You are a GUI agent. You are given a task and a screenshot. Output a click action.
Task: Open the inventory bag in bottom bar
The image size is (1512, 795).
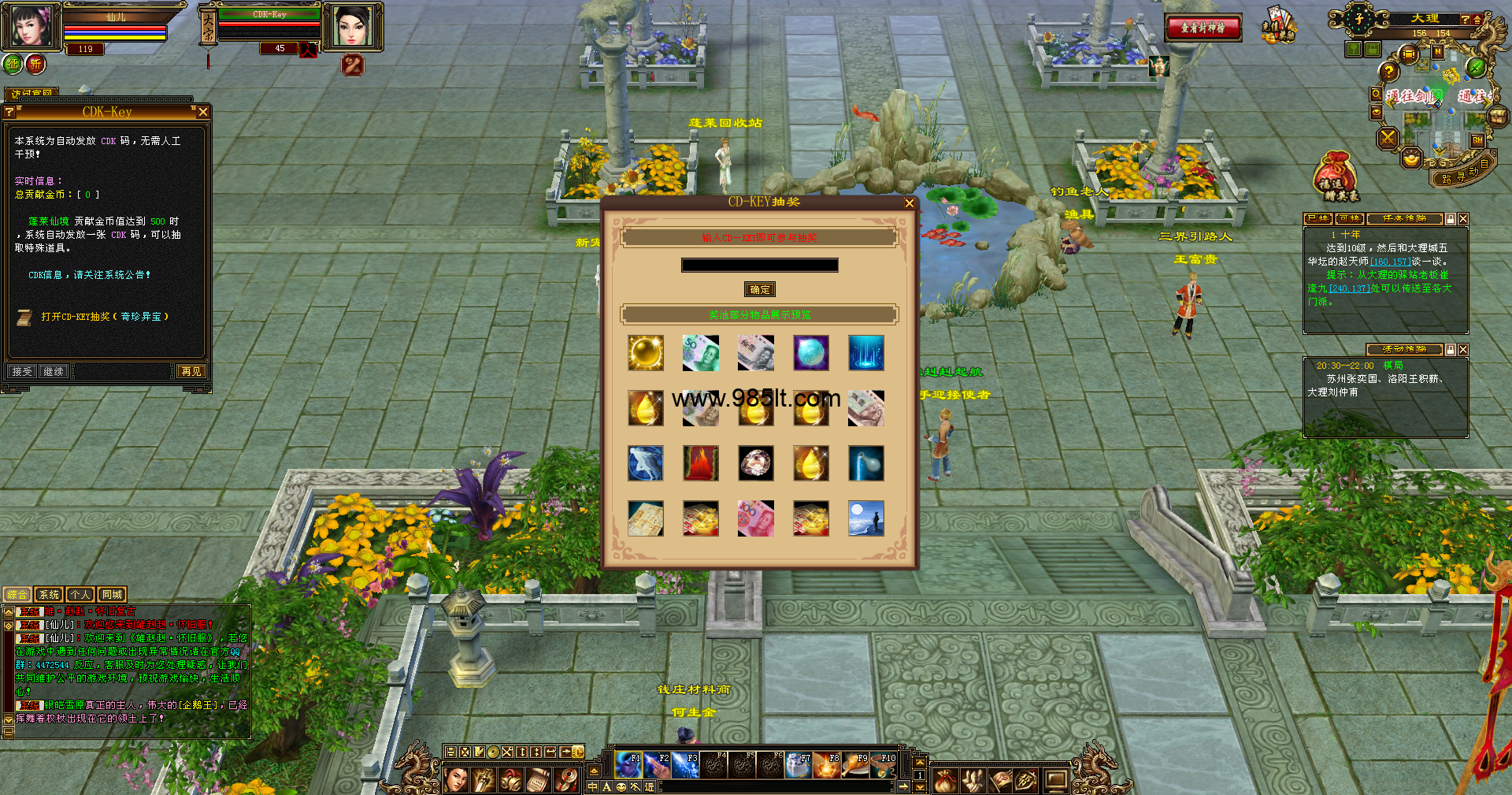[945, 780]
